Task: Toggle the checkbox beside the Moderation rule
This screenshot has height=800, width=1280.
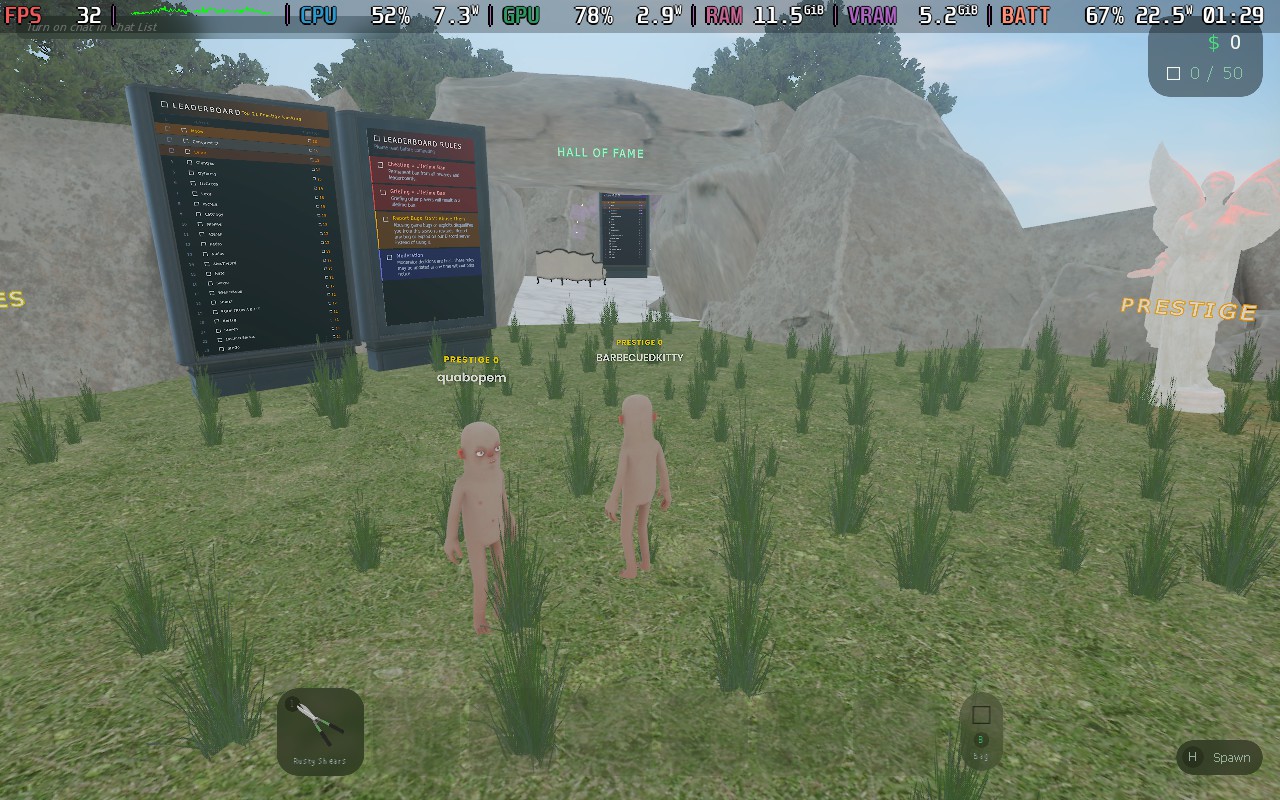Action: coord(390,257)
